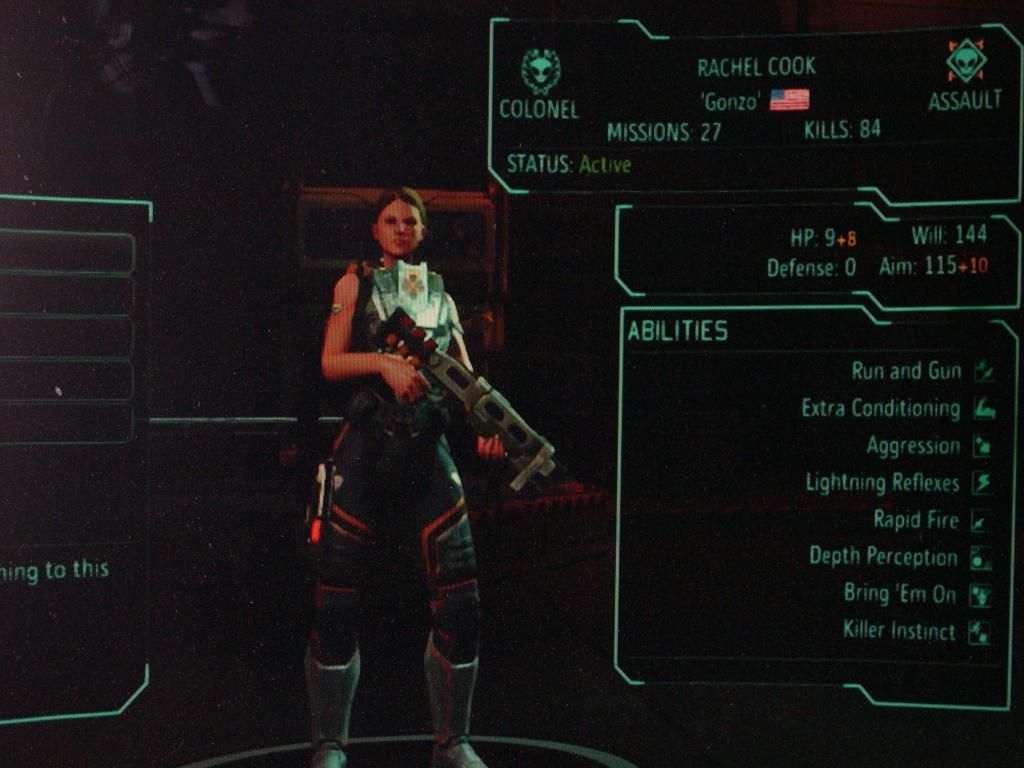This screenshot has width=1024, height=768.
Task: Click the American flag beside the nickname
Action: pyautogui.click(x=789, y=100)
